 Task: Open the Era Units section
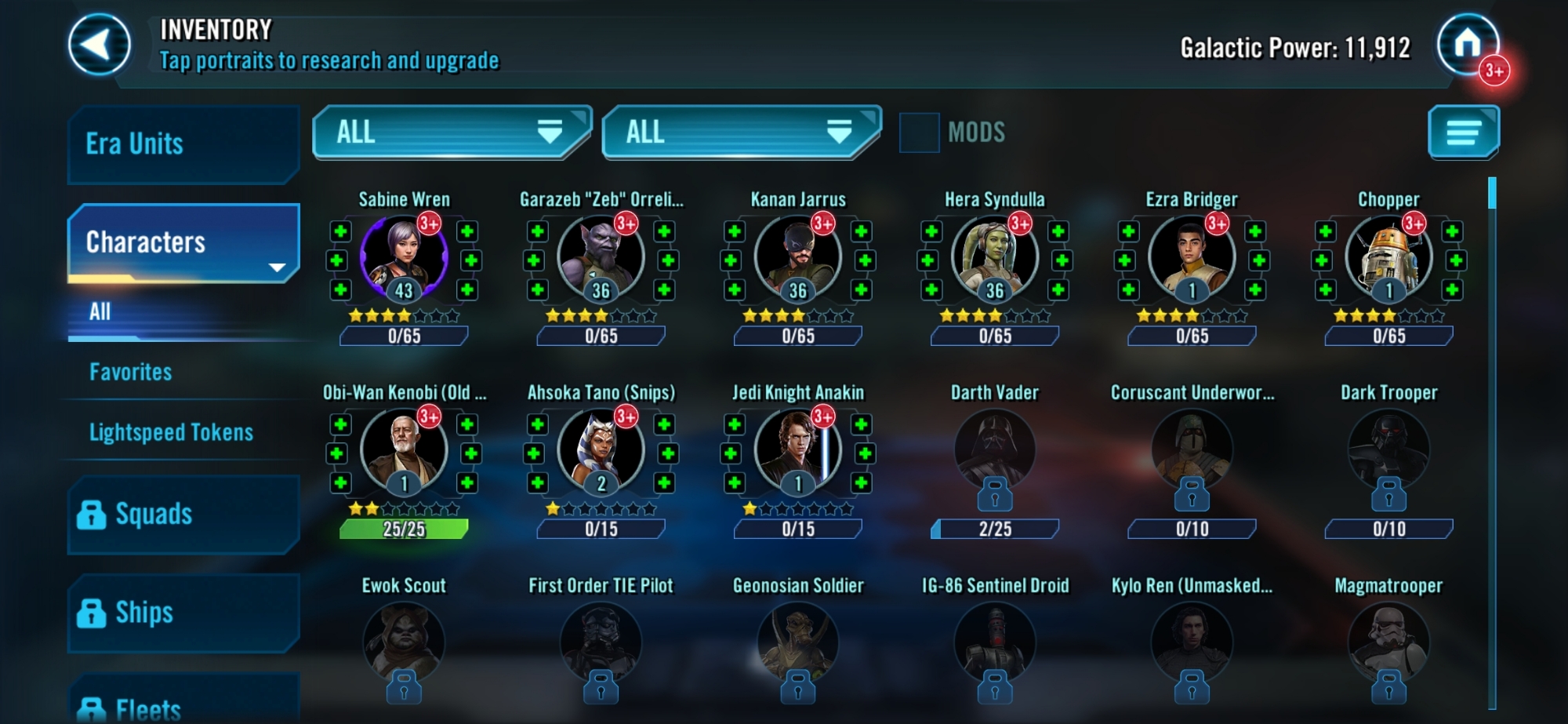click(x=183, y=144)
